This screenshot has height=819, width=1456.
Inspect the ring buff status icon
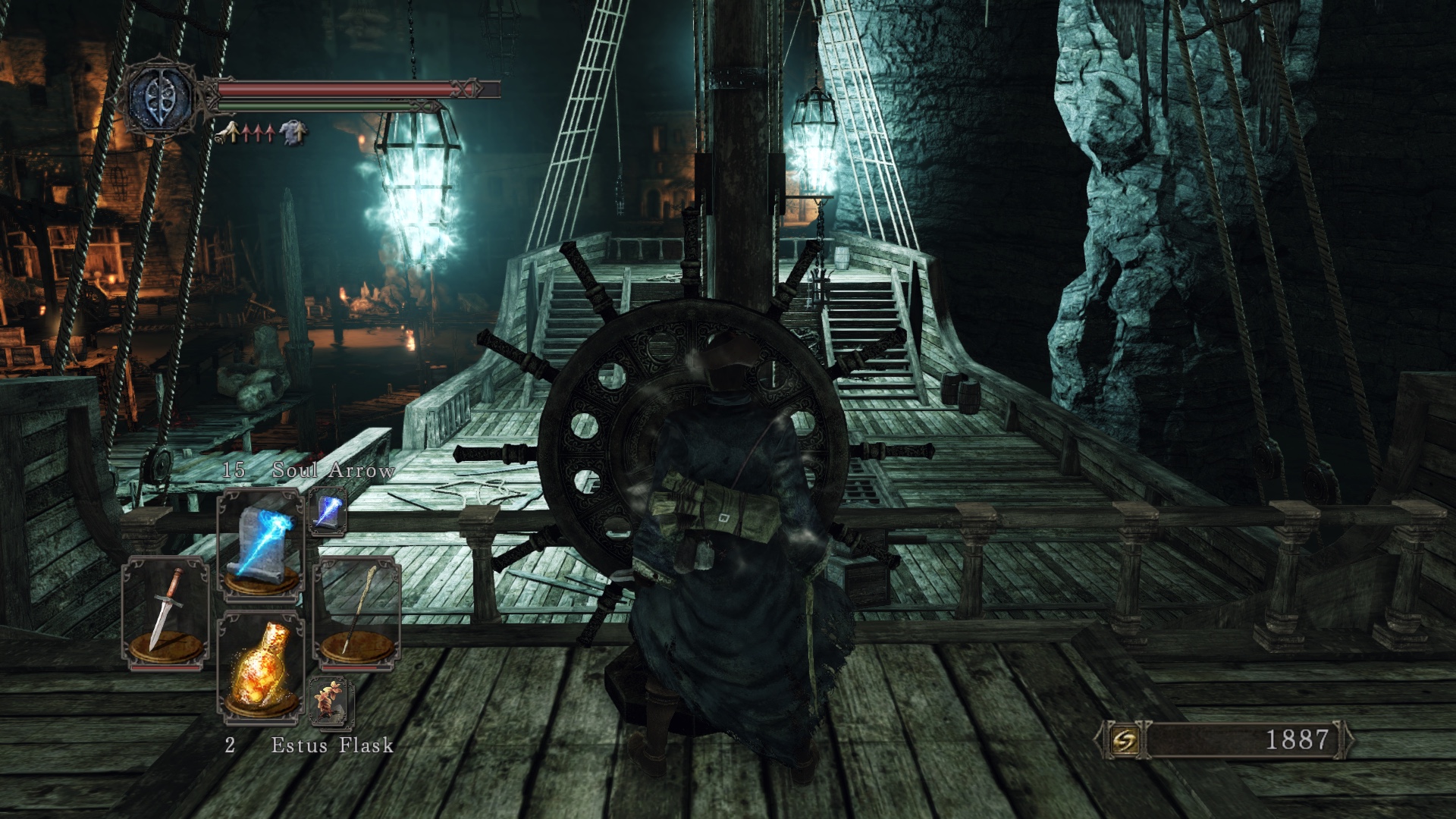click(x=225, y=133)
